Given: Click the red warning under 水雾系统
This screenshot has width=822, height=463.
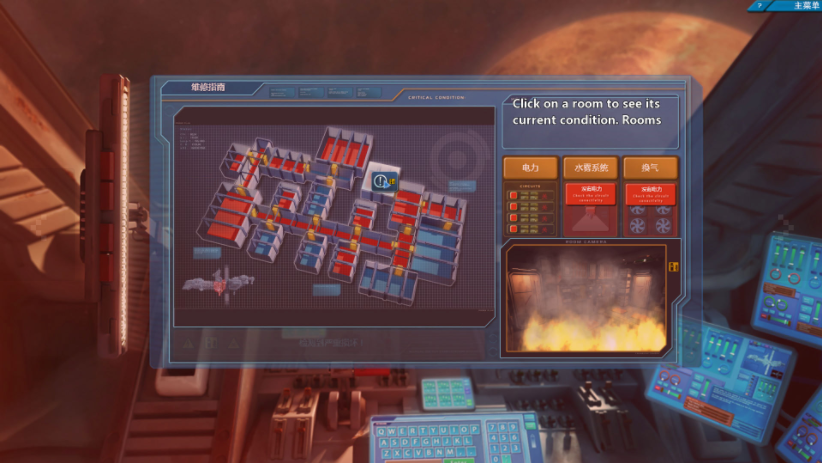Looking at the screenshot, I should [x=590, y=193].
